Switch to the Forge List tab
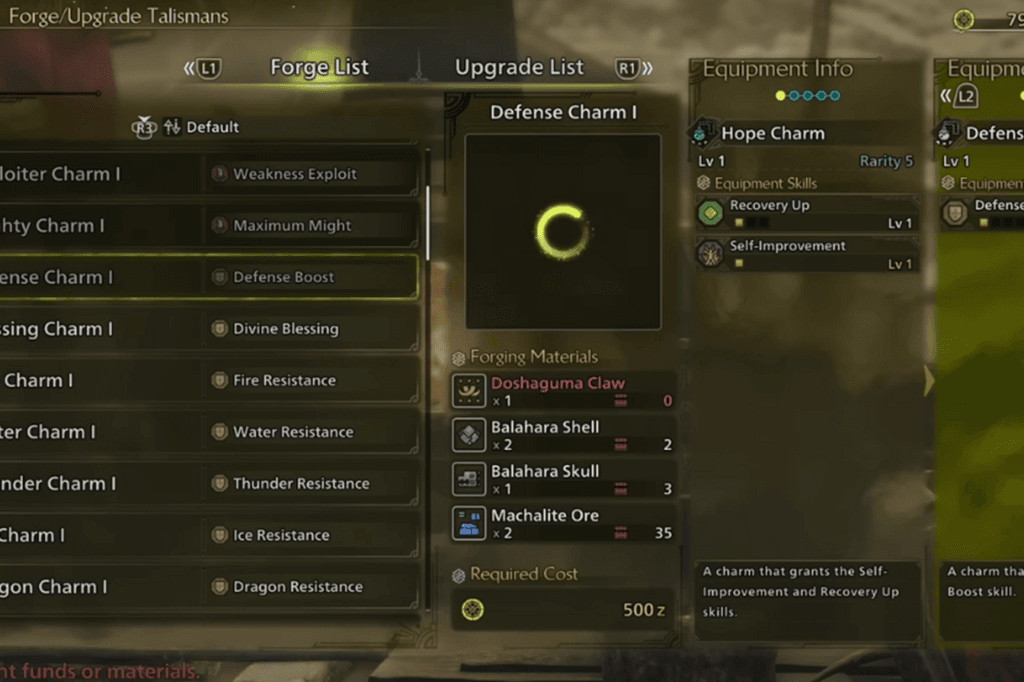This screenshot has width=1024, height=682. 319,68
